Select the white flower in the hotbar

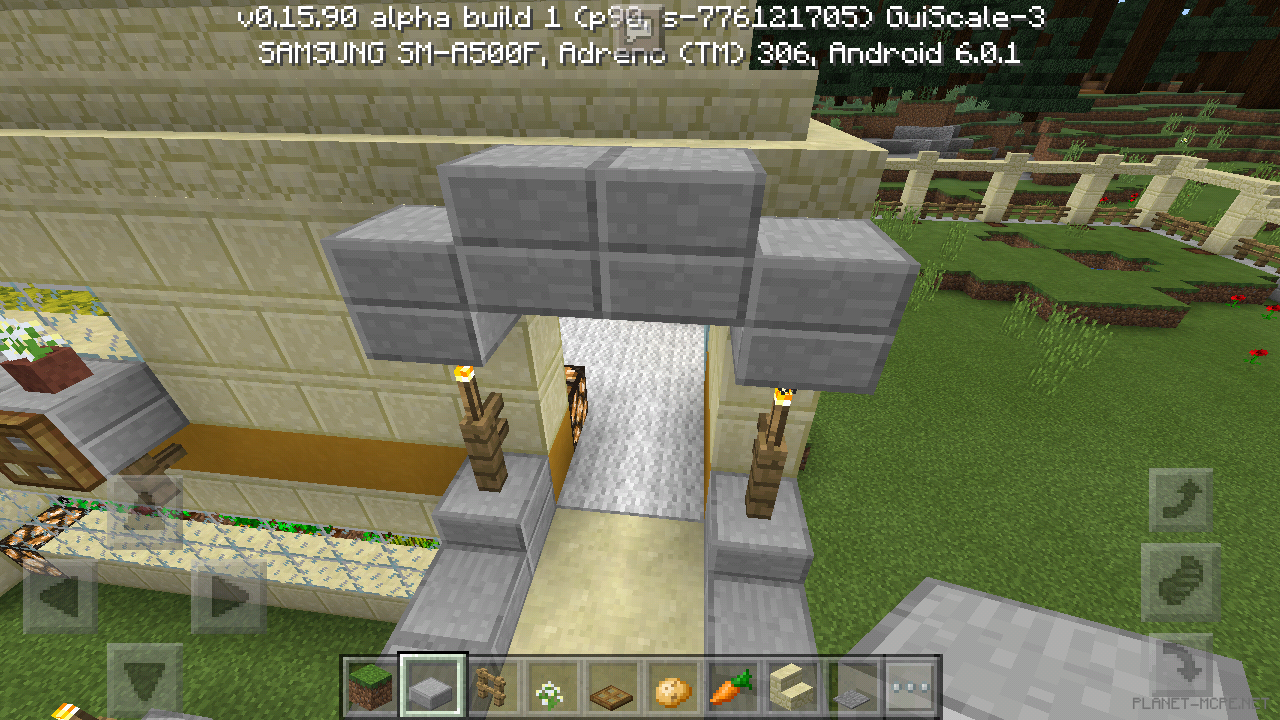(x=551, y=688)
